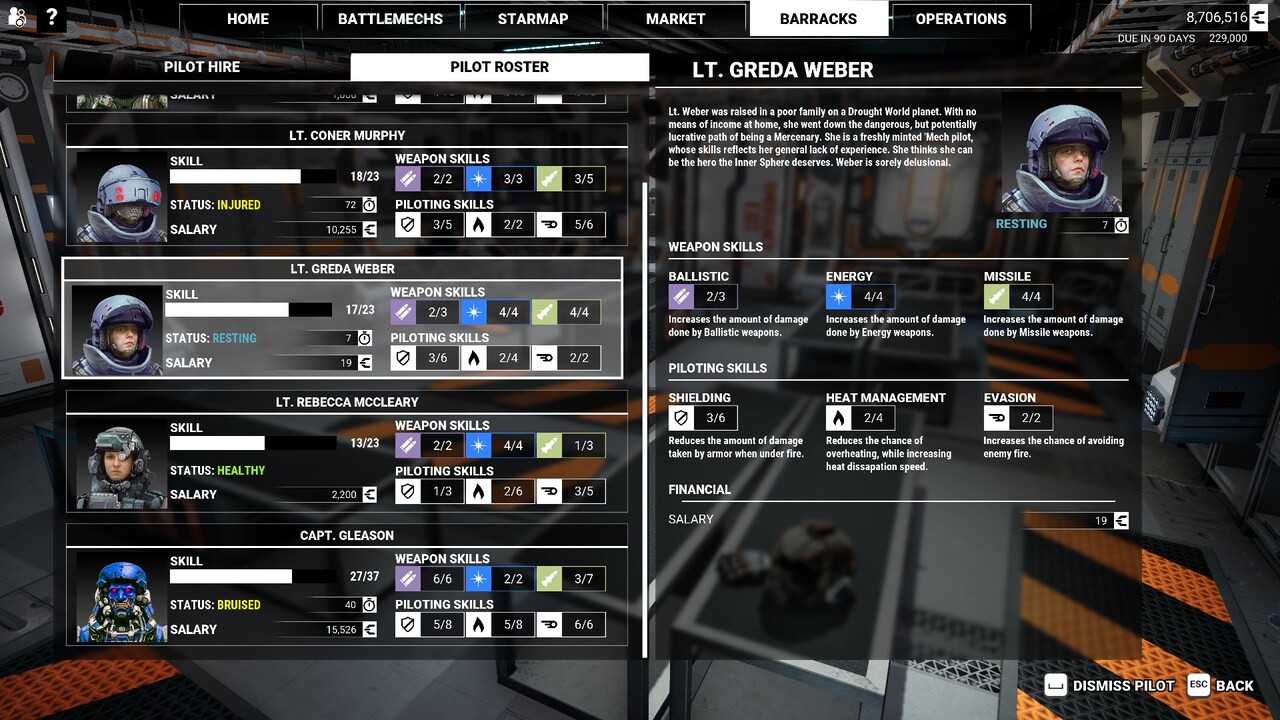Open the Home tab
The height and width of the screenshot is (720, 1280).
248,19
